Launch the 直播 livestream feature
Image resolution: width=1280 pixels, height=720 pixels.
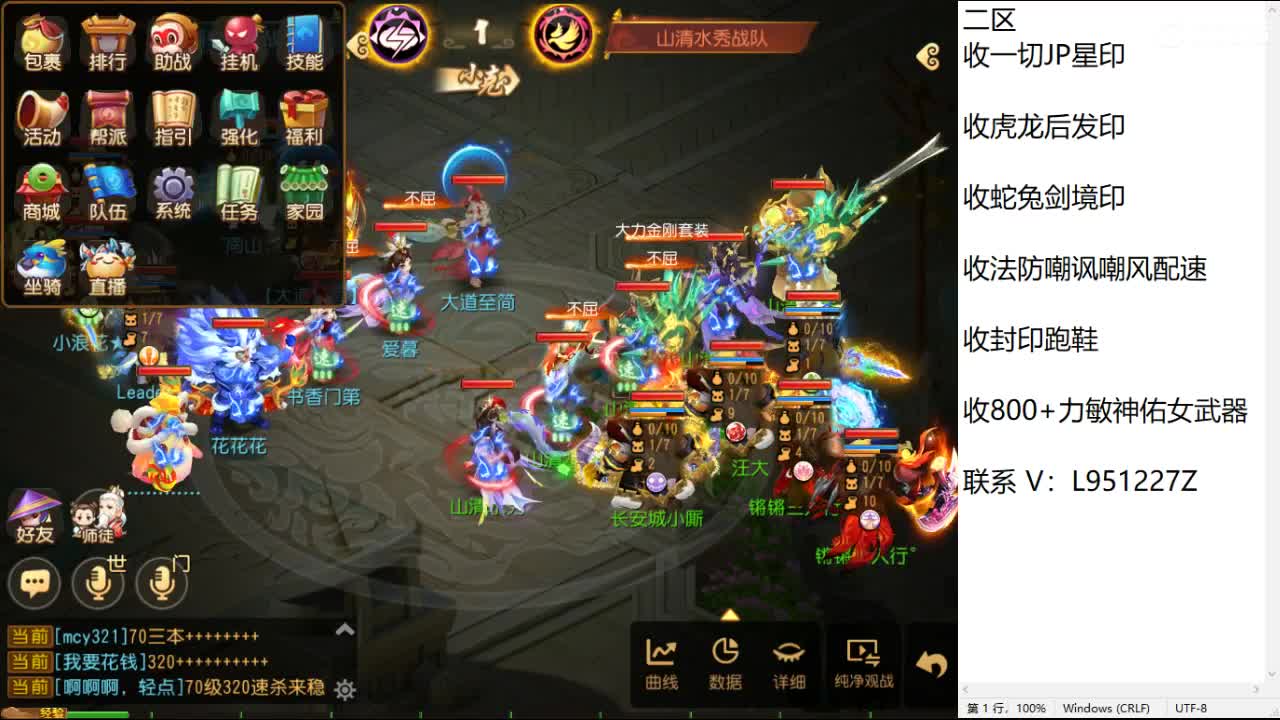coord(106,266)
